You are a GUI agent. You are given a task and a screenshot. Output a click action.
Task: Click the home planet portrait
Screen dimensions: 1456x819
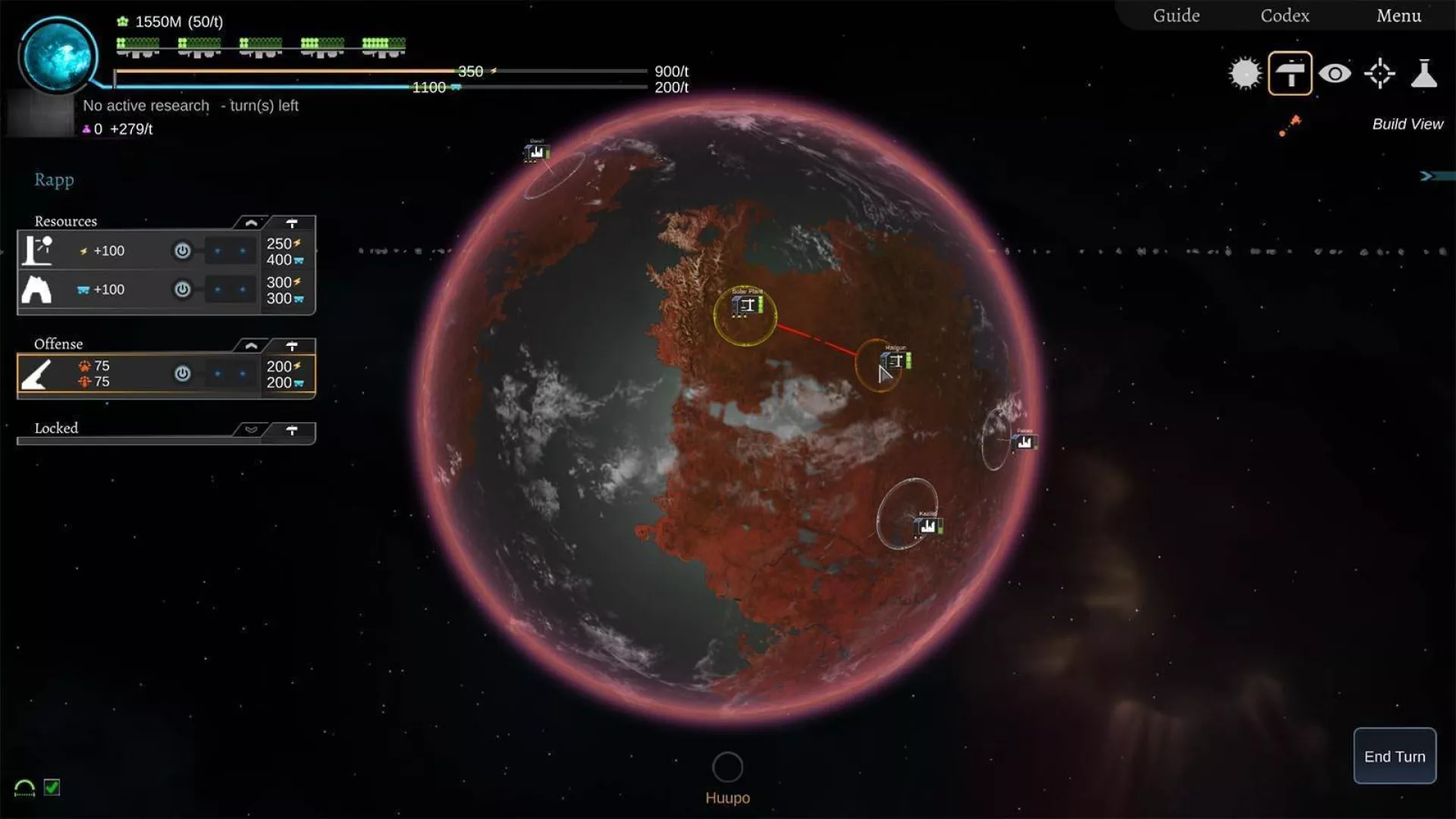58,55
